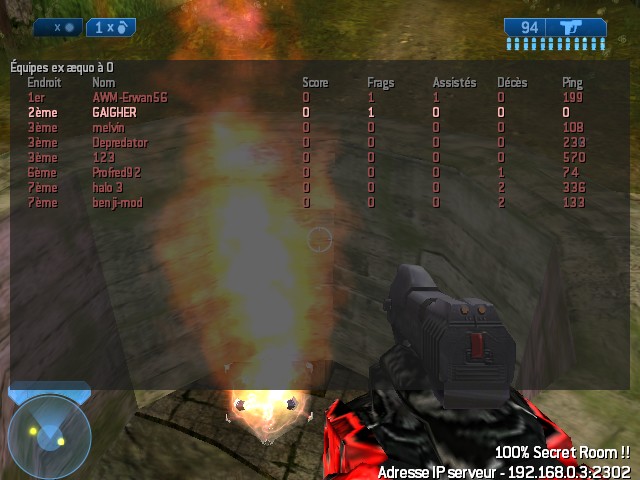The width and height of the screenshot is (640, 480).
Task: Click the Ping column header
Action: coord(572,83)
